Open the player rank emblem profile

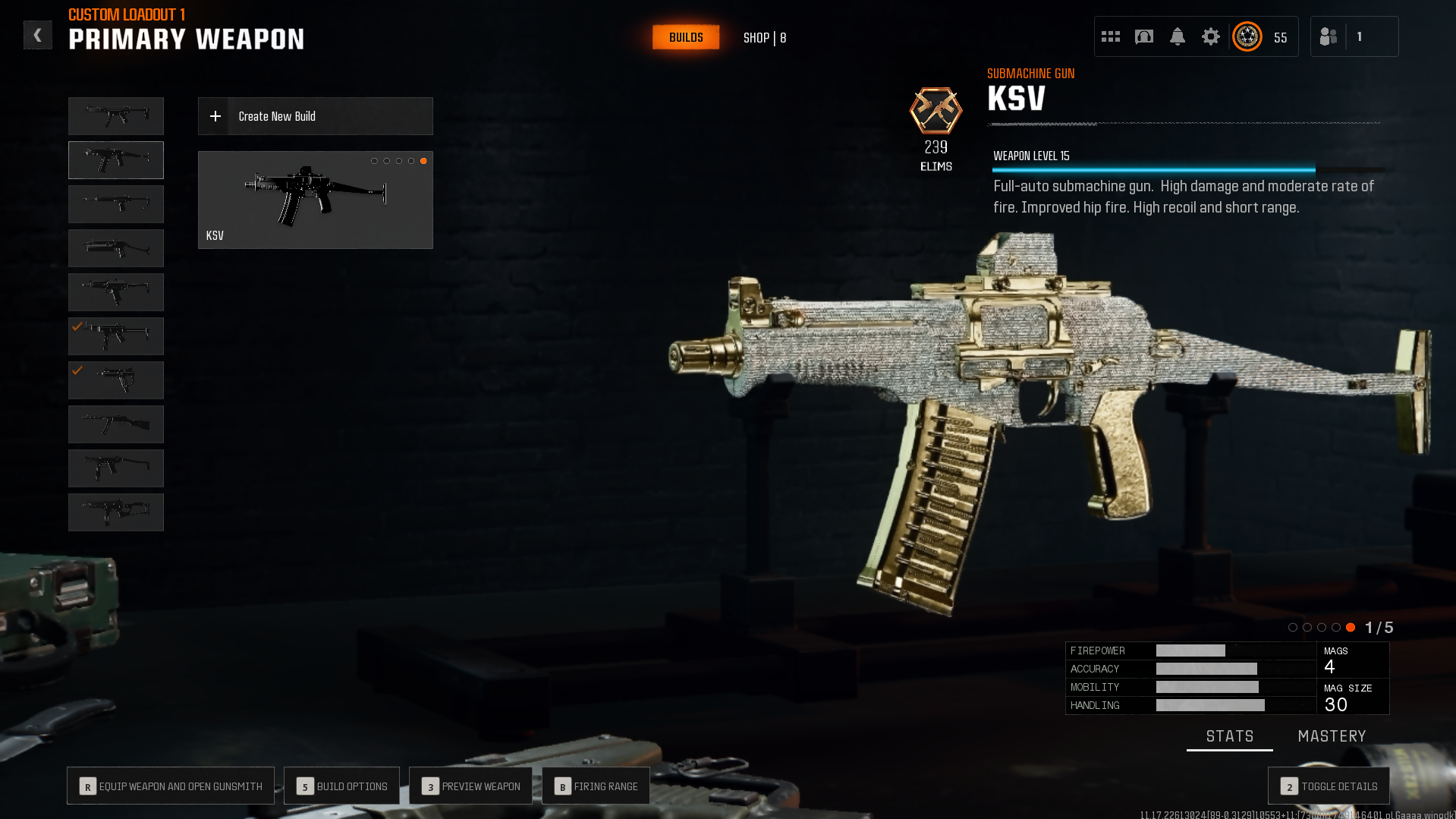[1247, 36]
